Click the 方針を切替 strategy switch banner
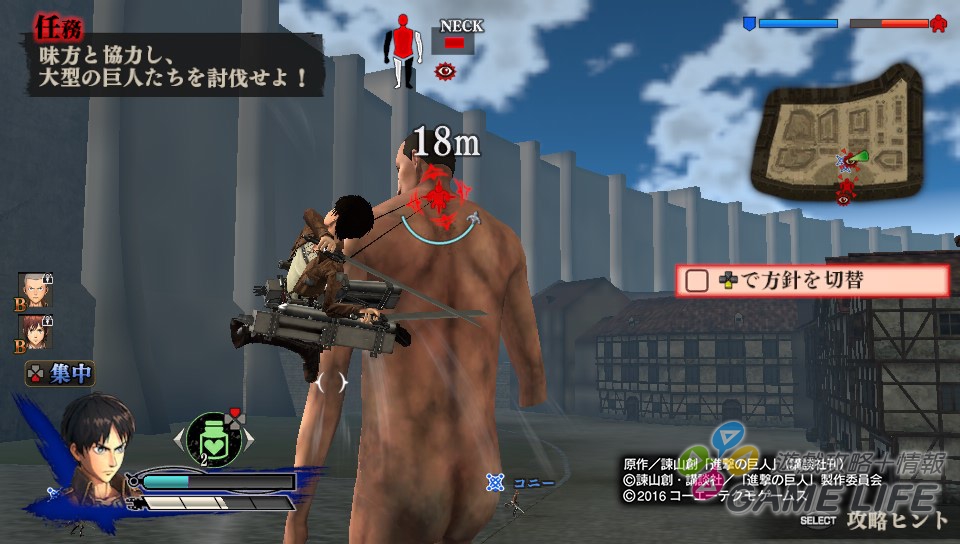Viewport: 960px width, 544px height. click(x=811, y=281)
